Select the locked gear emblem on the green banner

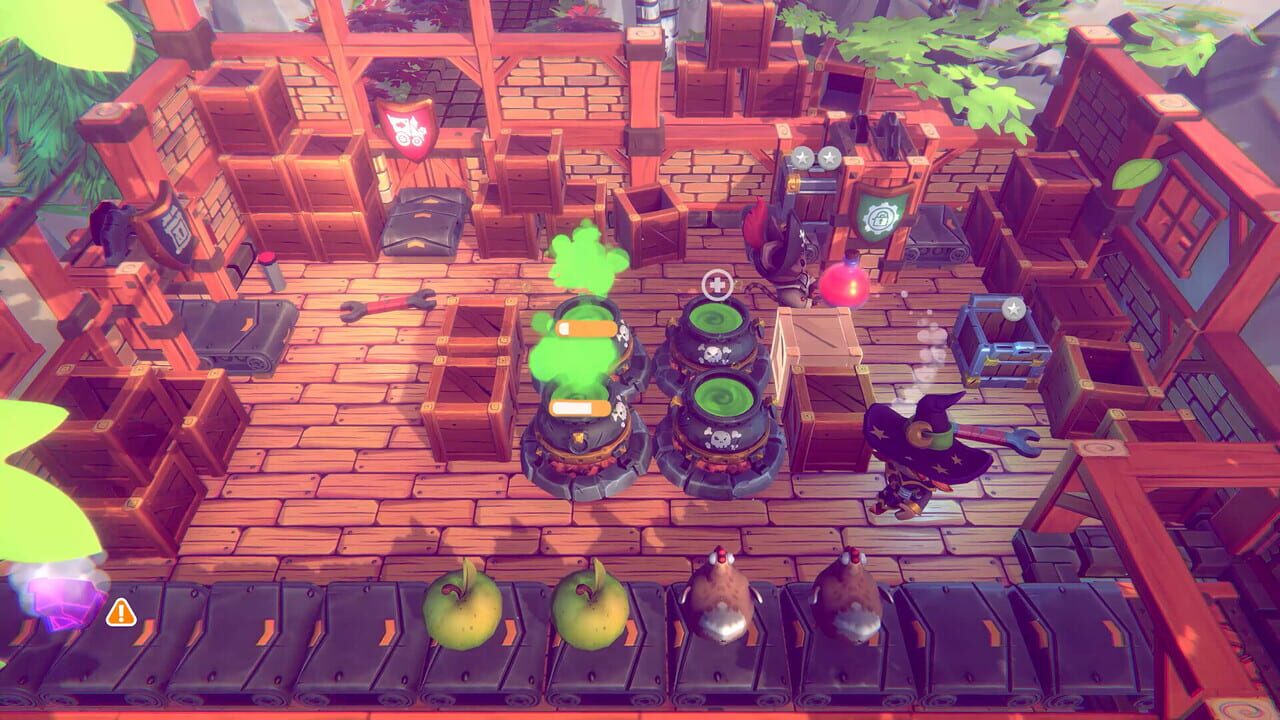click(x=881, y=216)
